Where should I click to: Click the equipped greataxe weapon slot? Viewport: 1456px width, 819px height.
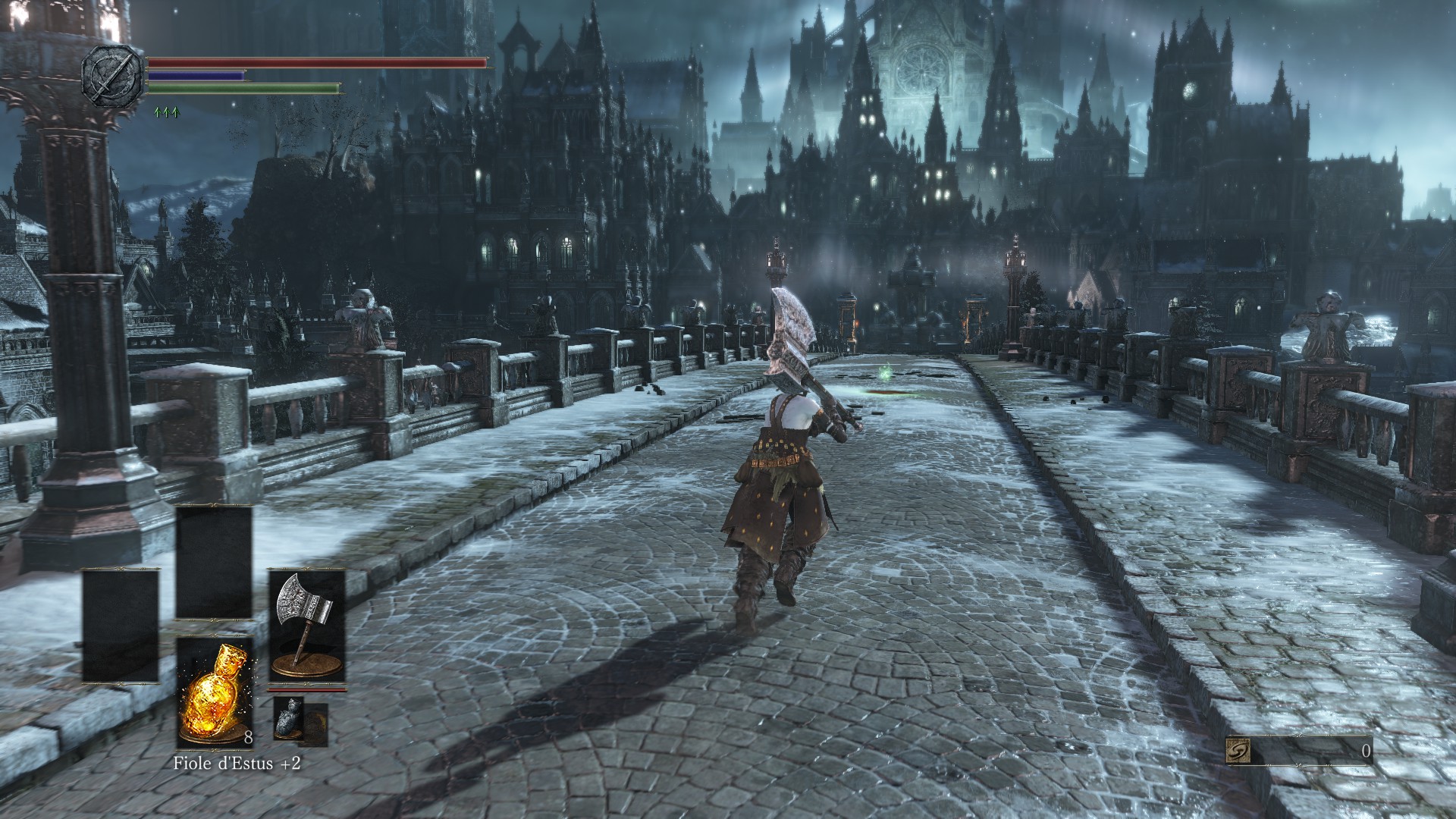click(x=307, y=626)
